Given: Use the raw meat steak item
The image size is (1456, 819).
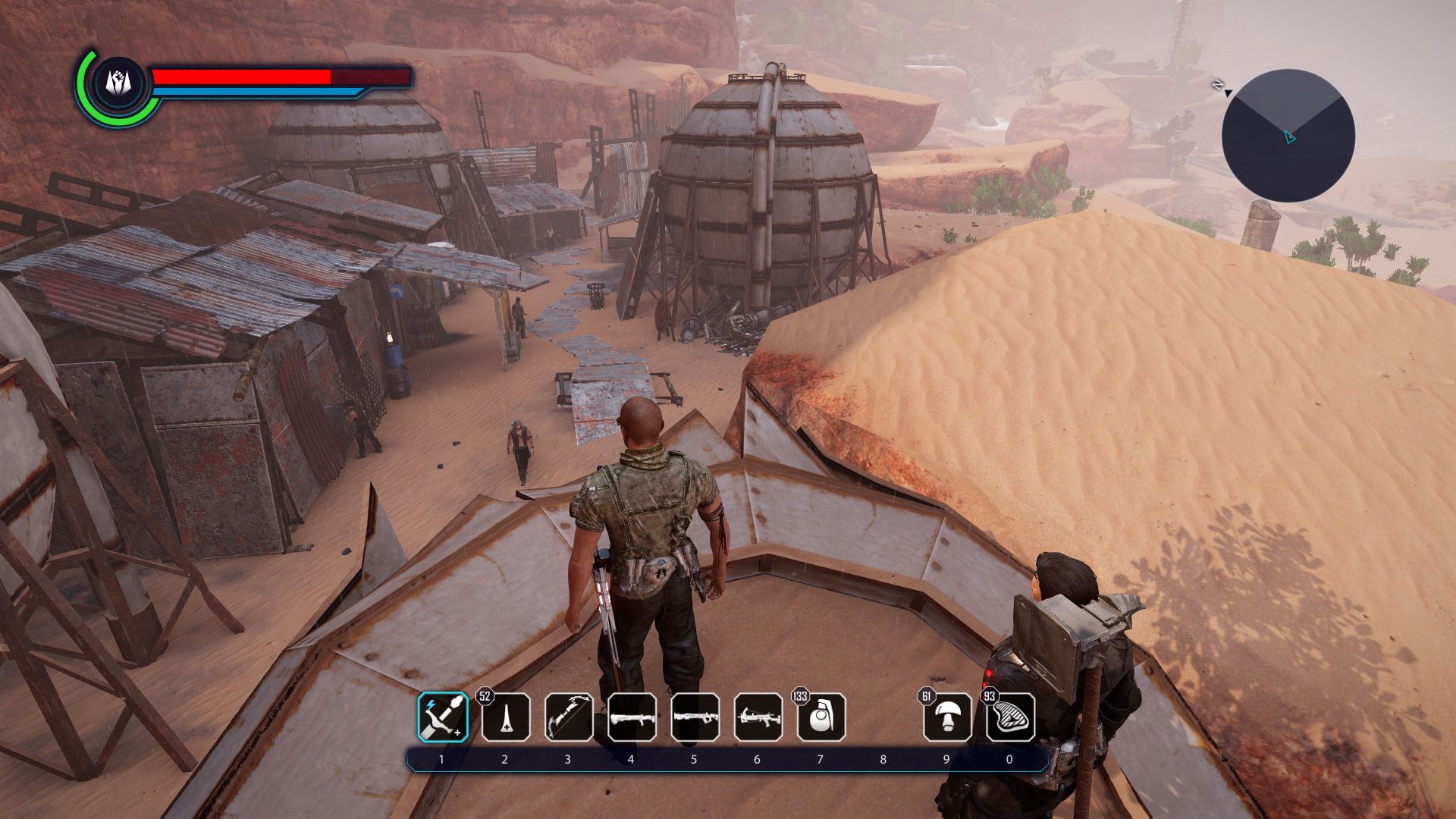Looking at the screenshot, I should [x=1010, y=717].
